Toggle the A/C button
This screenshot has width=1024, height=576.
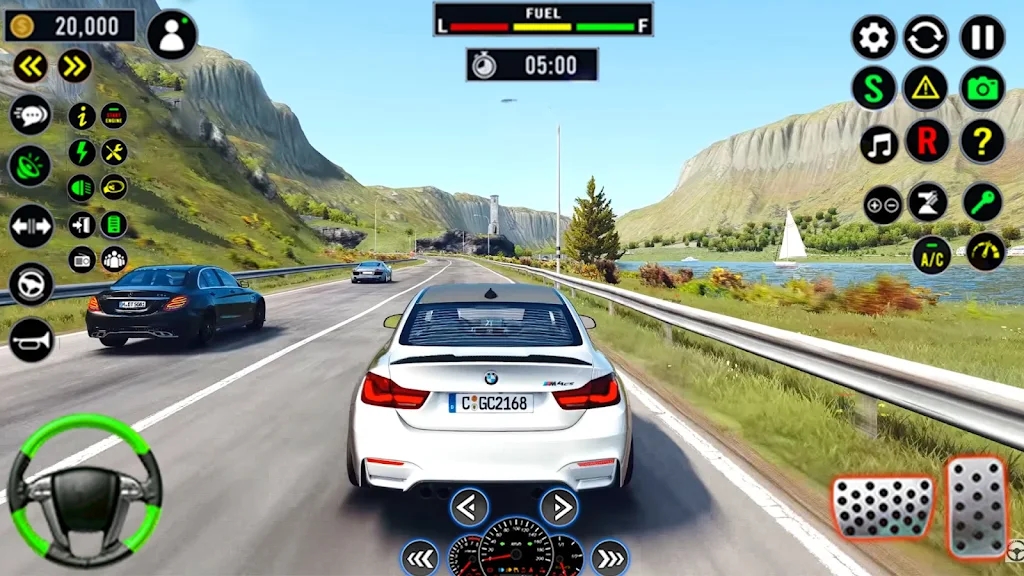932,254
